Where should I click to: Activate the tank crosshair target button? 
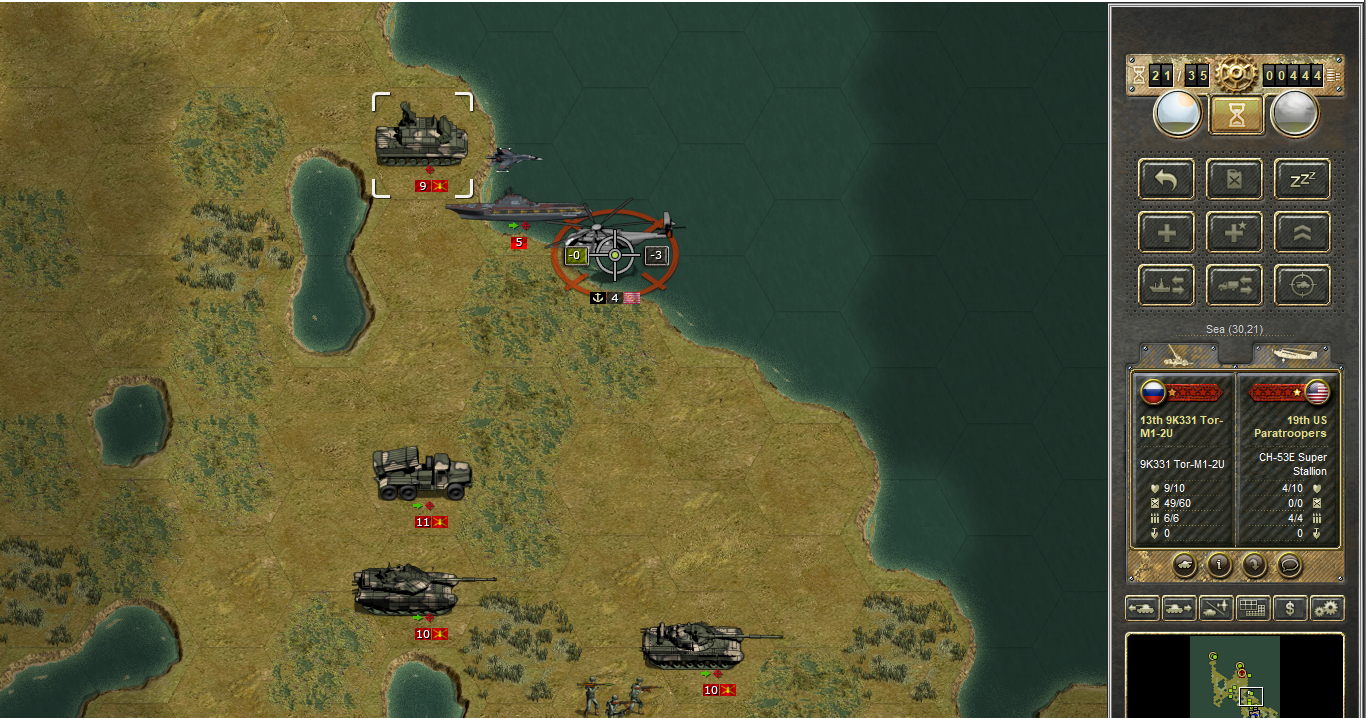(1302, 286)
